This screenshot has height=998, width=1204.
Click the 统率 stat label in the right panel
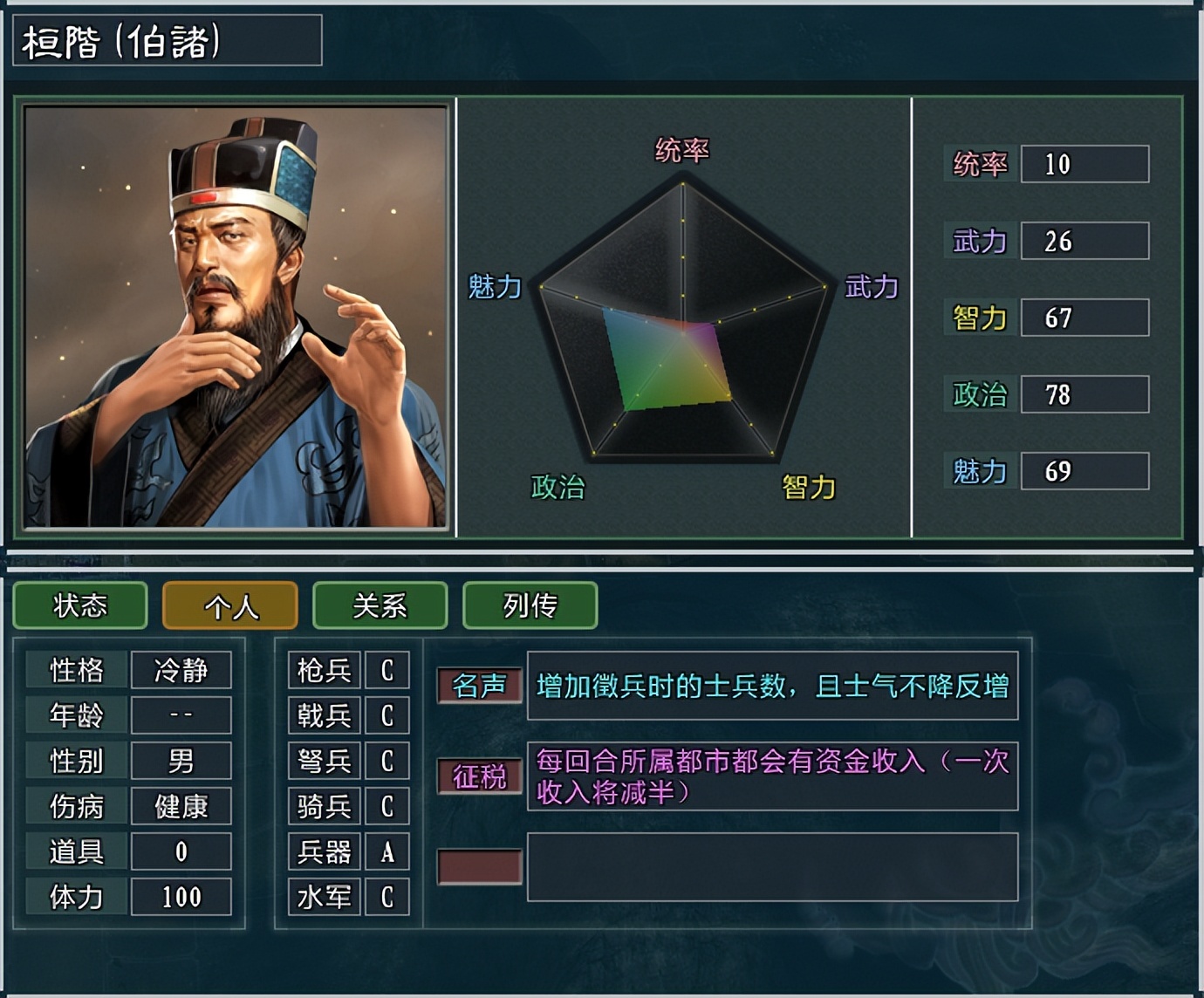pos(977,164)
